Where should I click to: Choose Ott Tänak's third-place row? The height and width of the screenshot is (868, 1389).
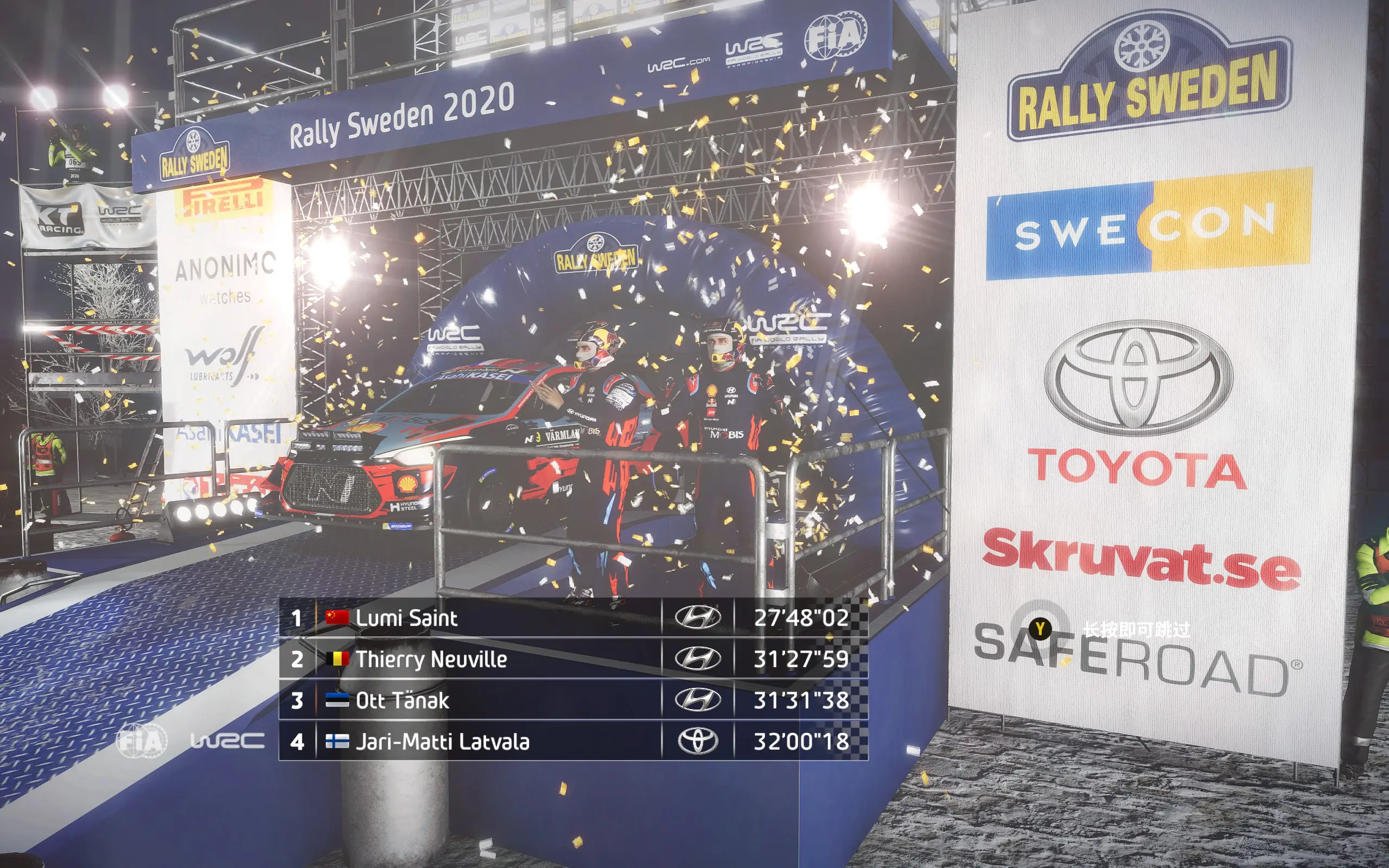click(573, 700)
